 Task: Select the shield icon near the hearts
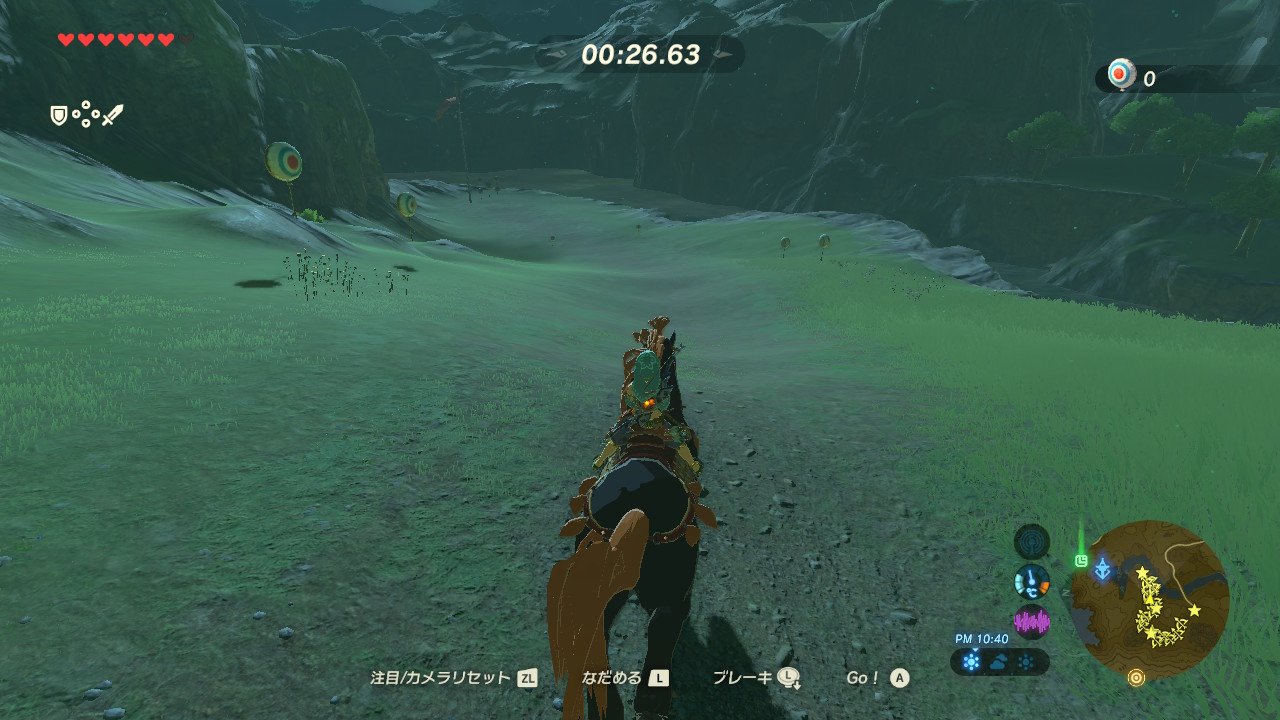coord(58,115)
